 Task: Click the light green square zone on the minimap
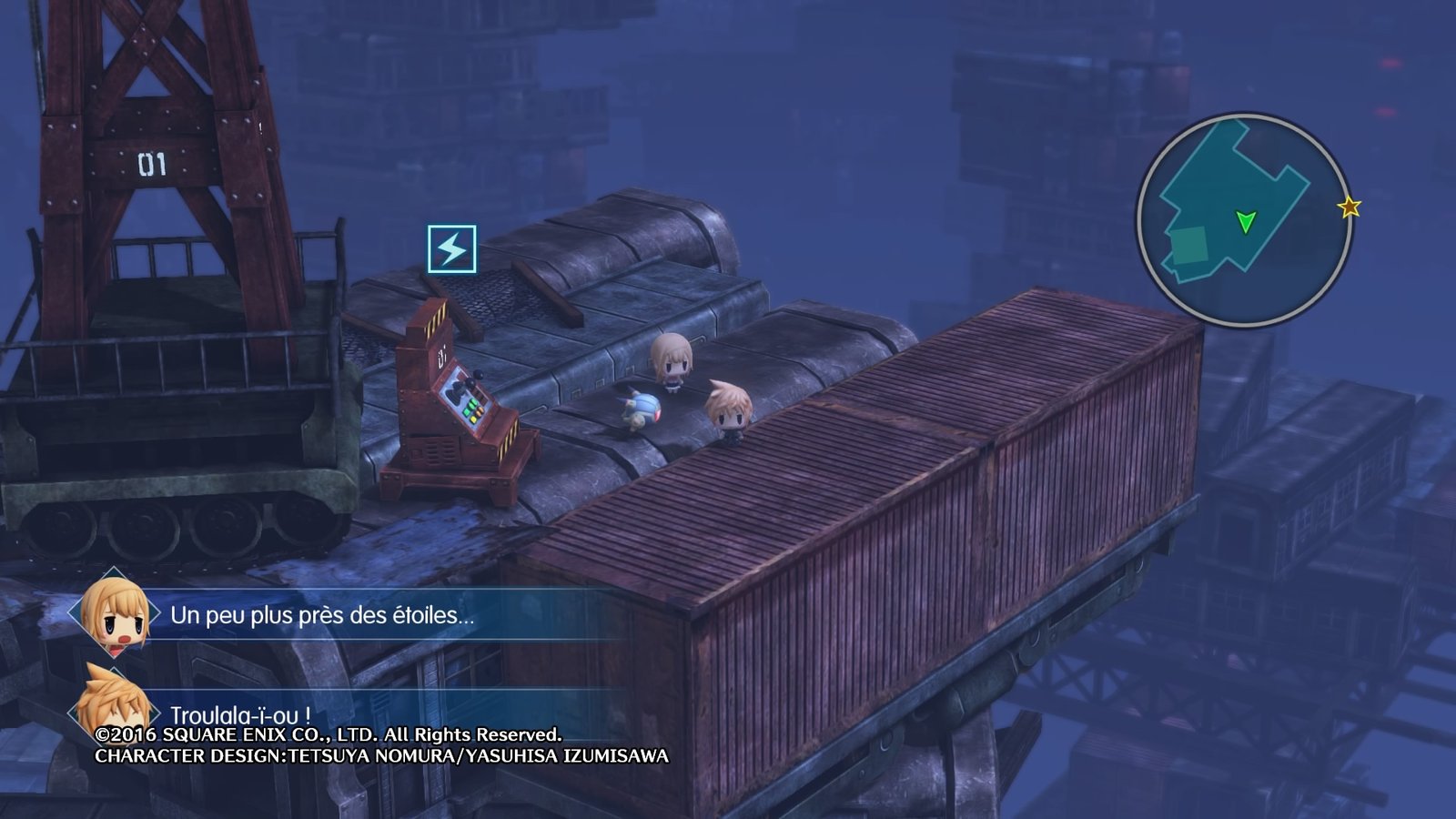1188,243
